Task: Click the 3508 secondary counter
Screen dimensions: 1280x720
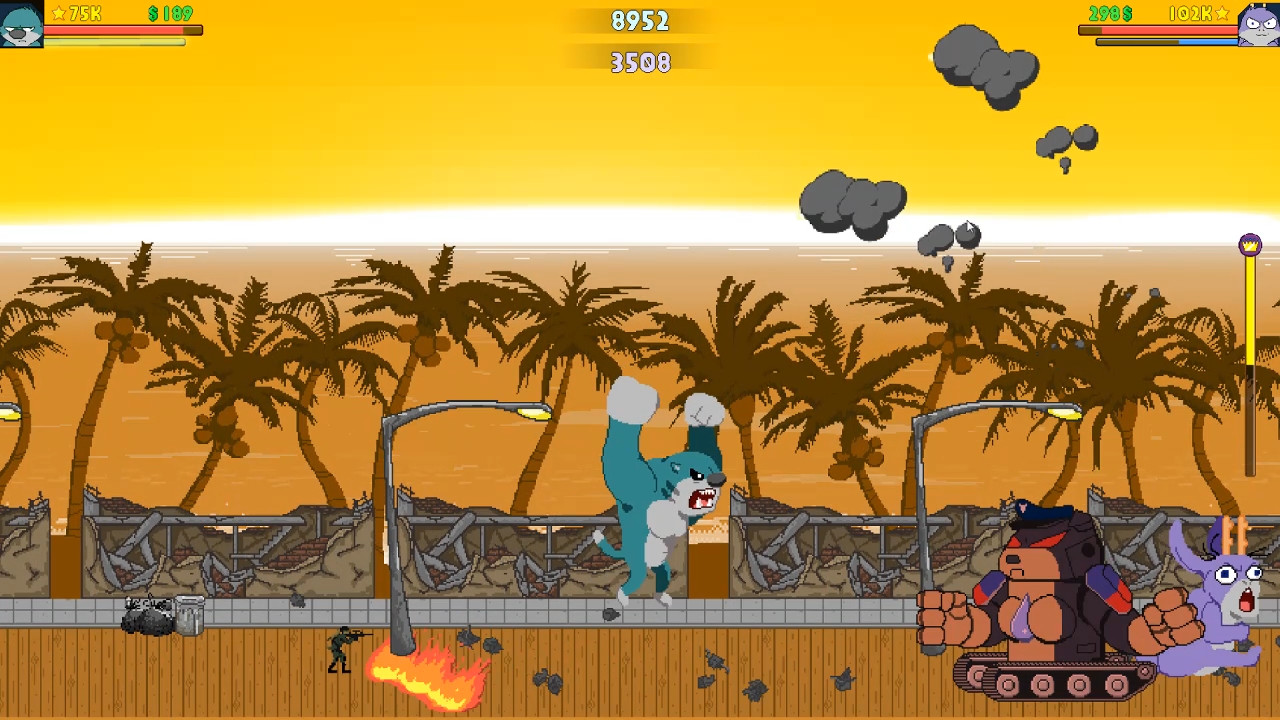Action: (639, 63)
